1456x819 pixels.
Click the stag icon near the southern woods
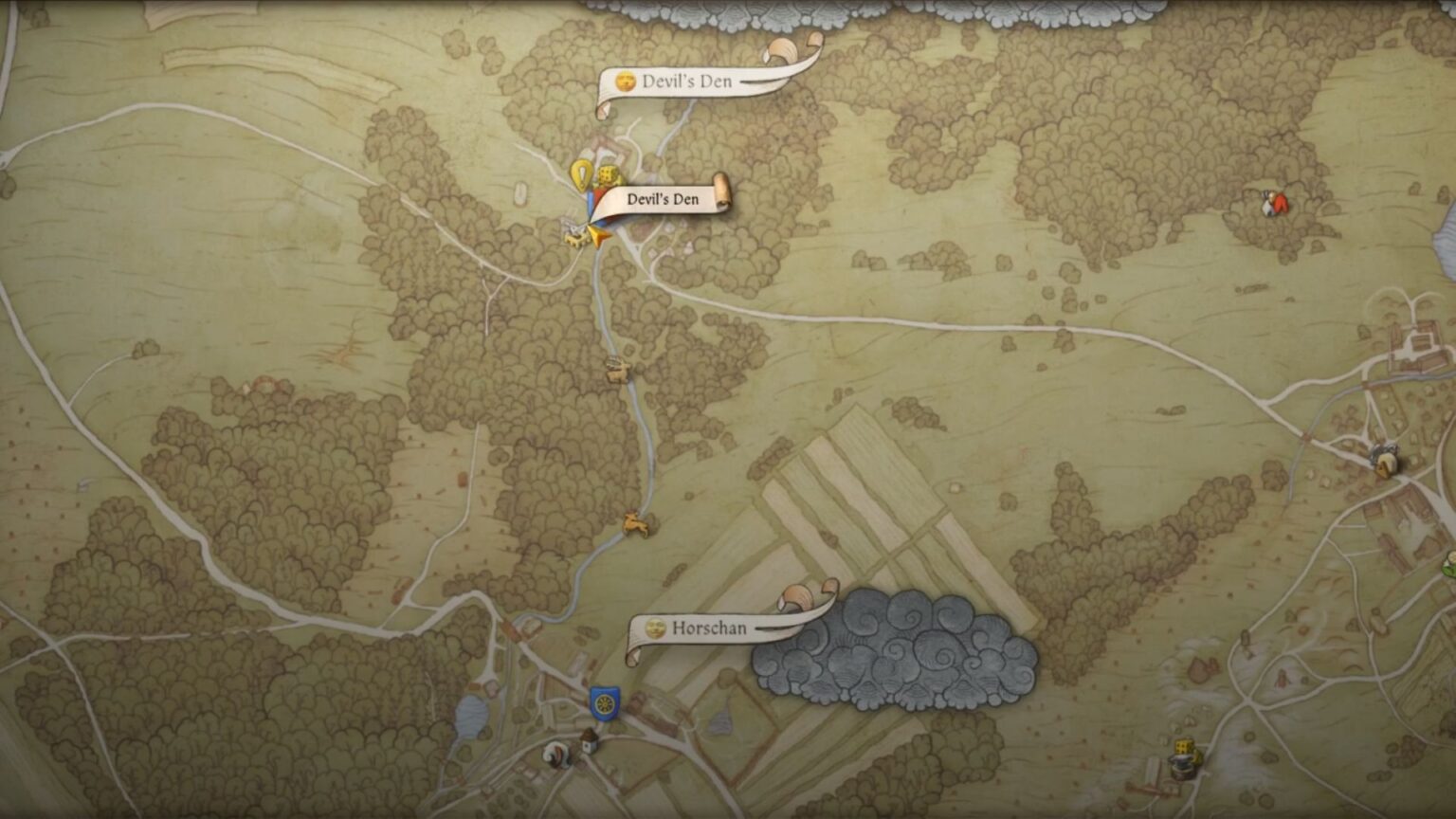coord(633,524)
